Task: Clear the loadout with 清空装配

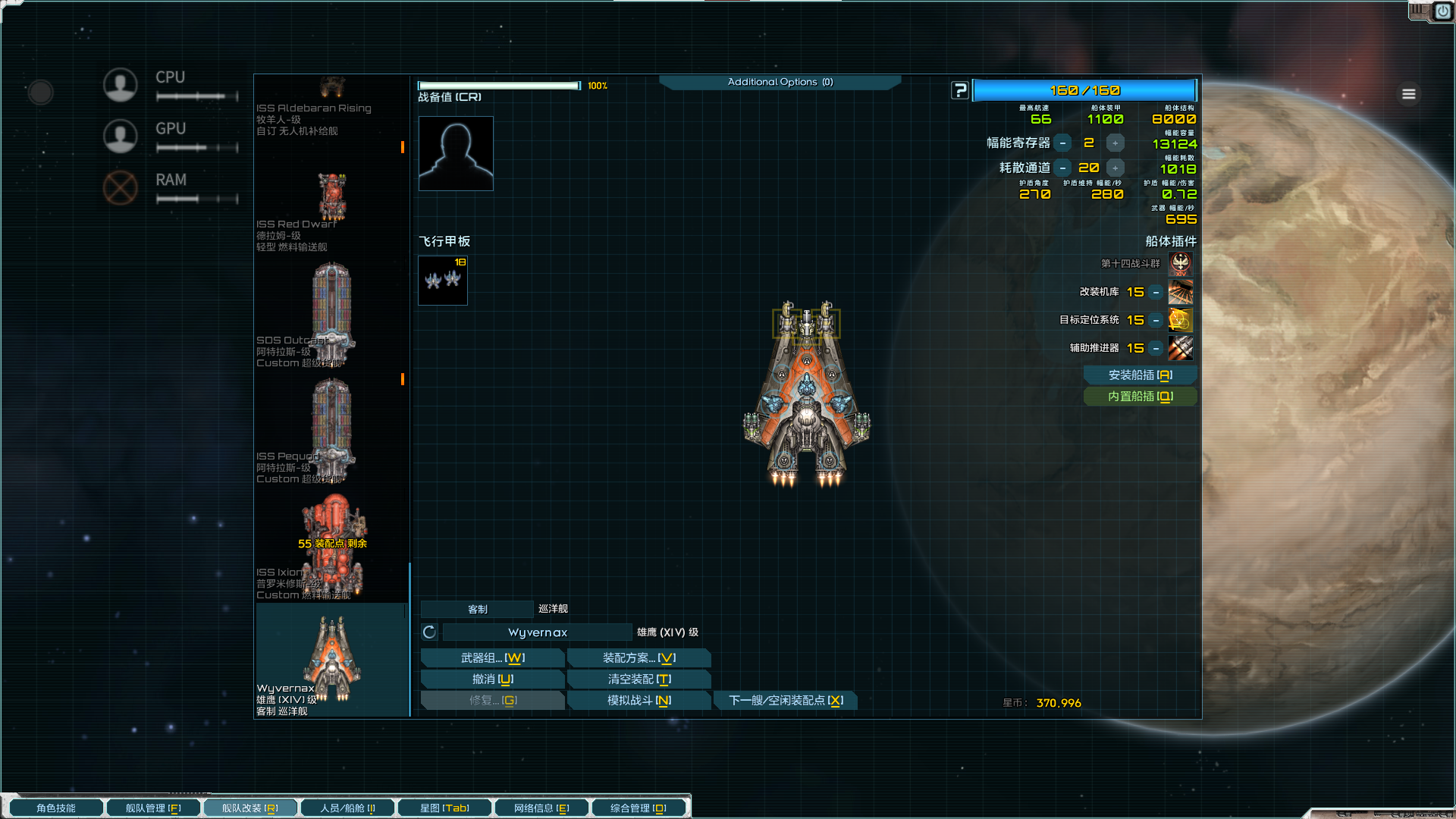Action: (x=639, y=679)
